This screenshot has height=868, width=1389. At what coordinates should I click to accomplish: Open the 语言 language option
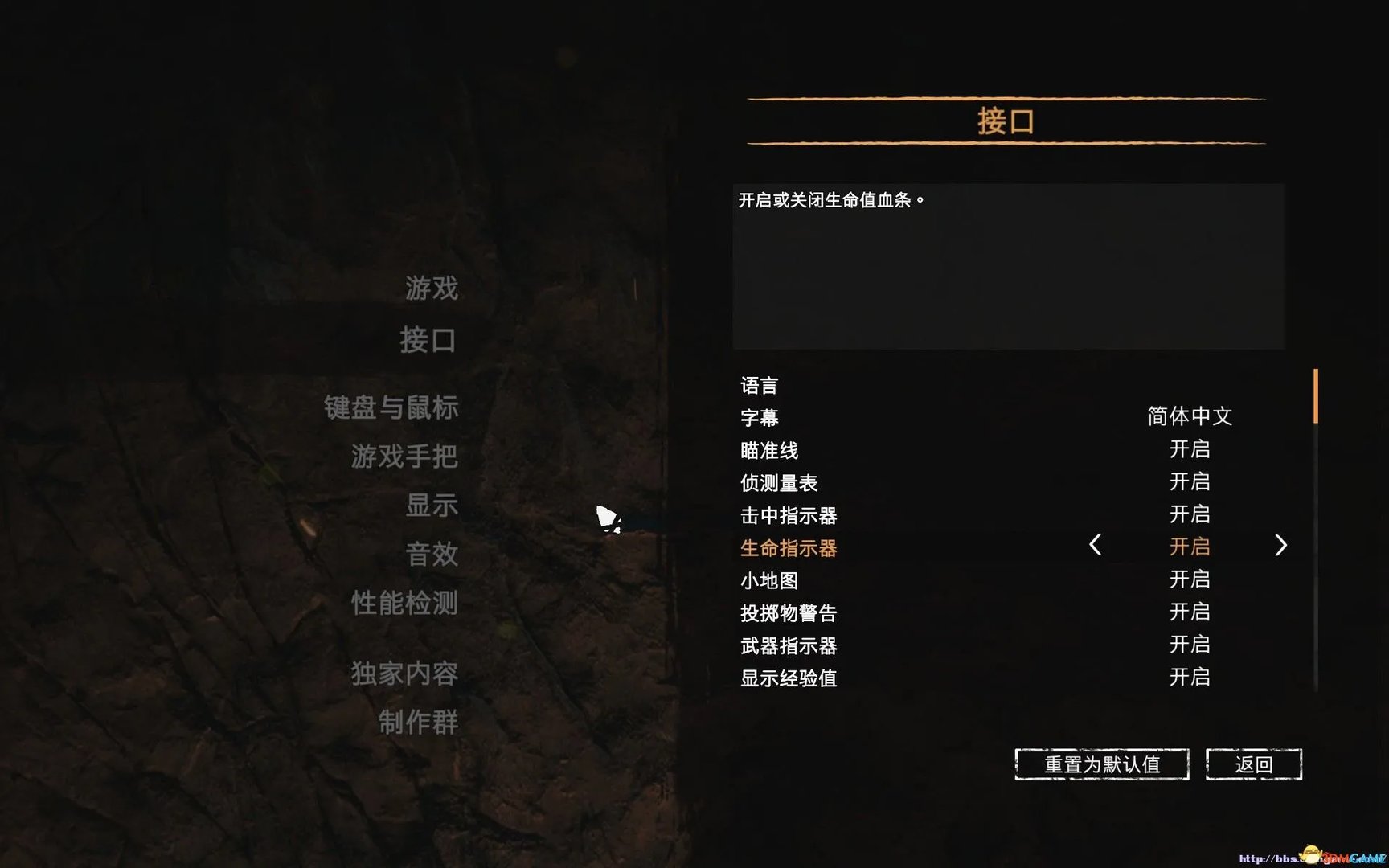[758, 385]
